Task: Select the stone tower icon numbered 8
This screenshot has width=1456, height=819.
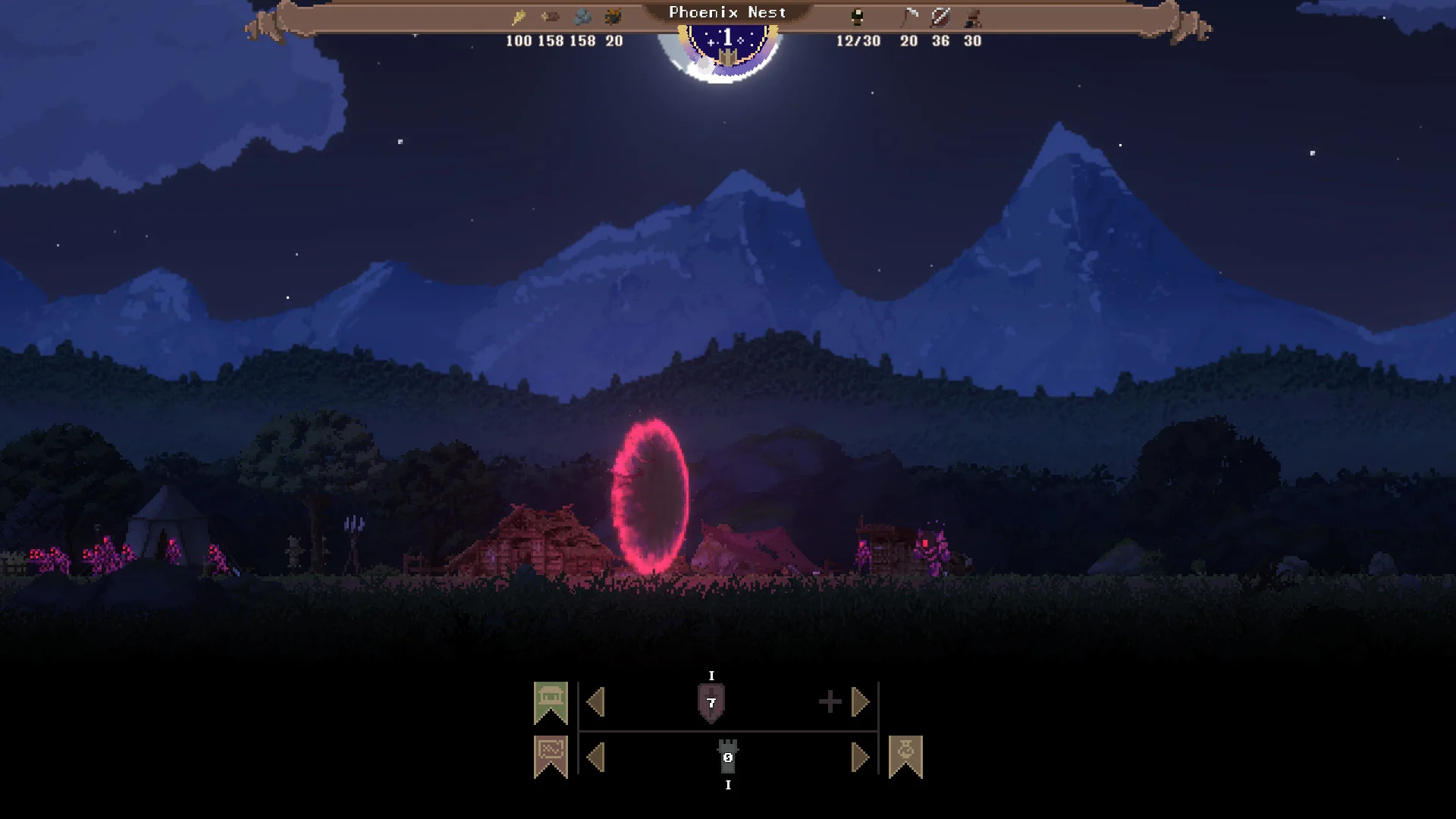Action: coord(728,757)
